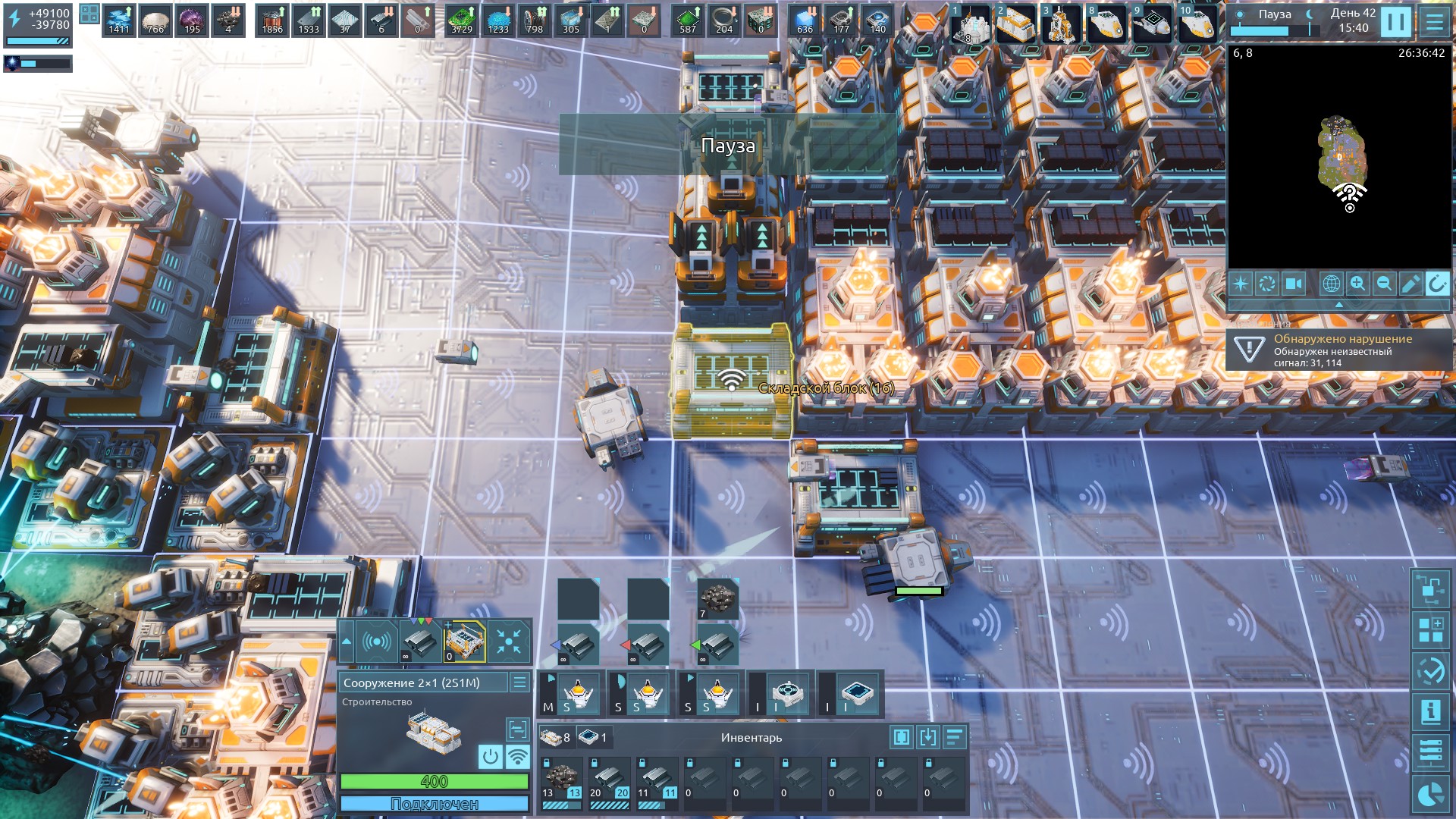The image size is (1456, 819).
Task: Zoom in on the minimap
Action: (x=1357, y=284)
